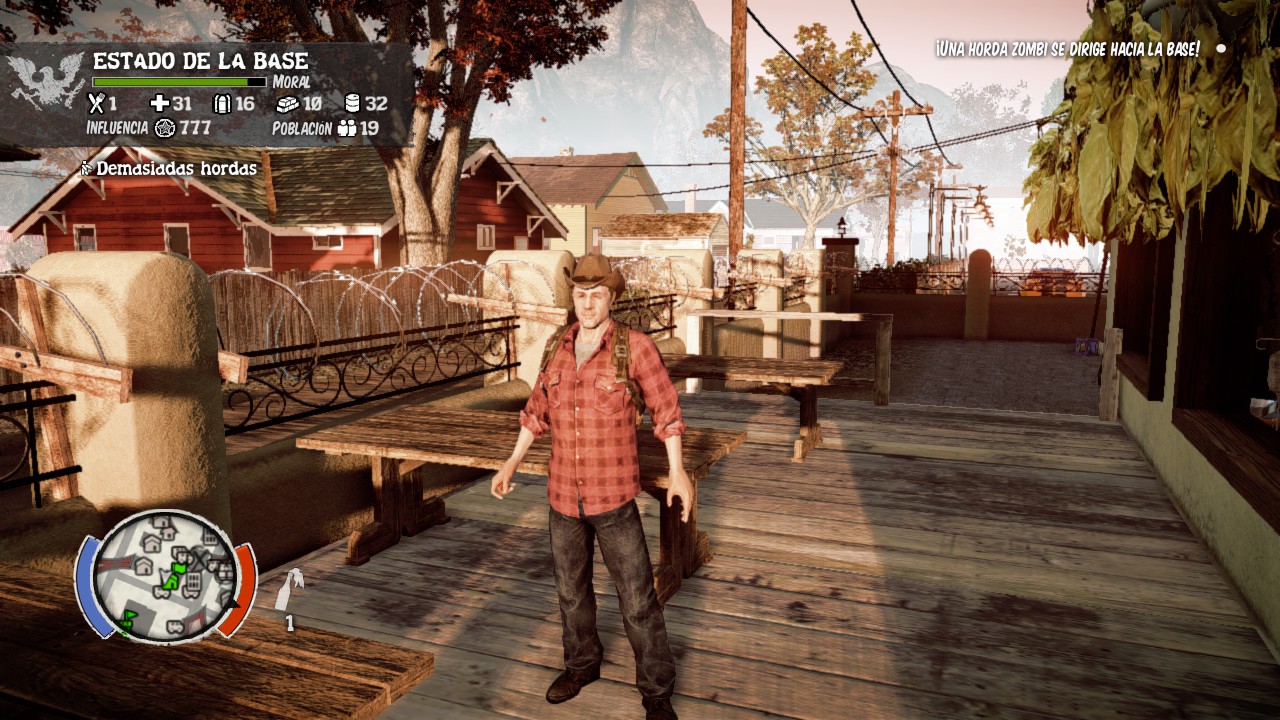Open the backpack ammo supplies icon
This screenshot has width=1280, height=720.
222,103
